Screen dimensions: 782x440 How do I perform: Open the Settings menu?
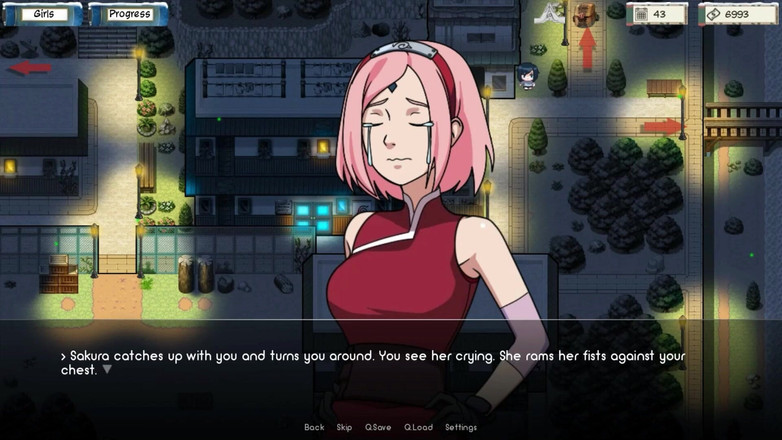pyautogui.click(x=461, y=428)
